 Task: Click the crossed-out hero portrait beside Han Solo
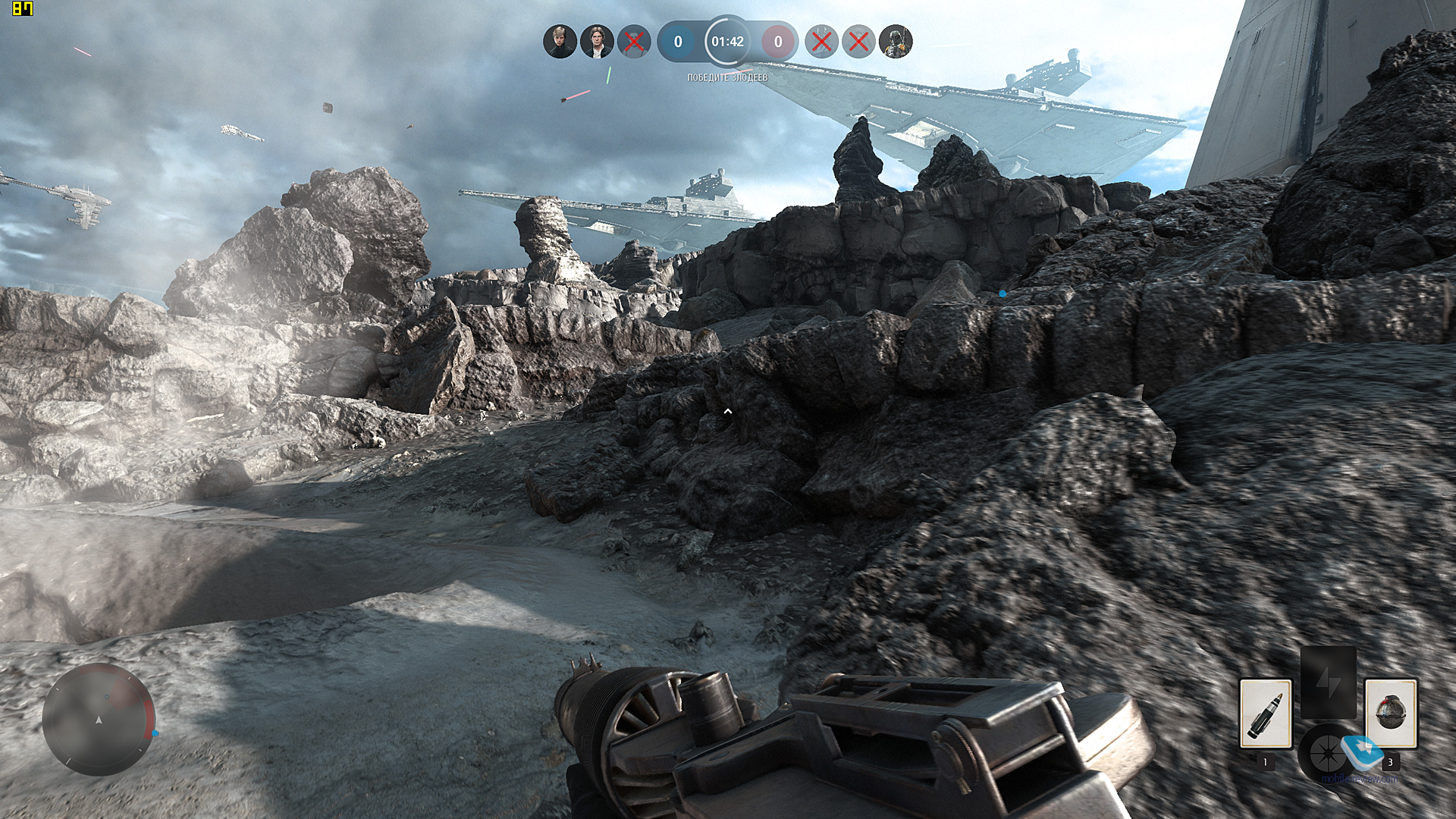point(634,42)
